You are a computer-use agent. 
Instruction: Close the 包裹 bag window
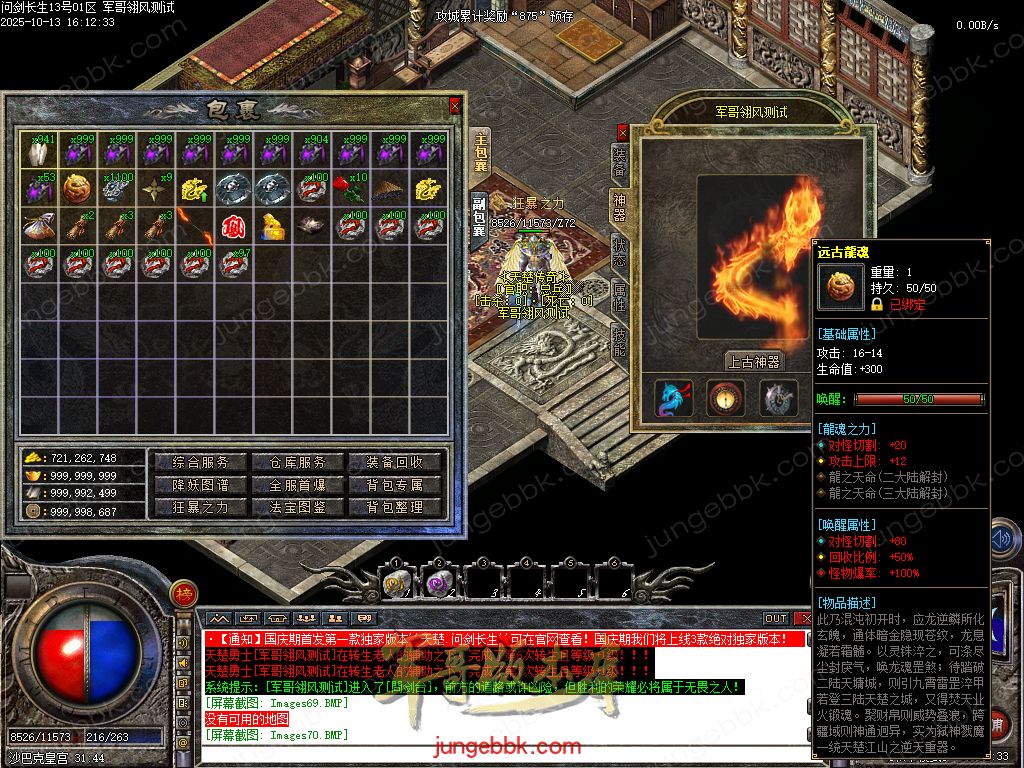[x=455, y=104]
